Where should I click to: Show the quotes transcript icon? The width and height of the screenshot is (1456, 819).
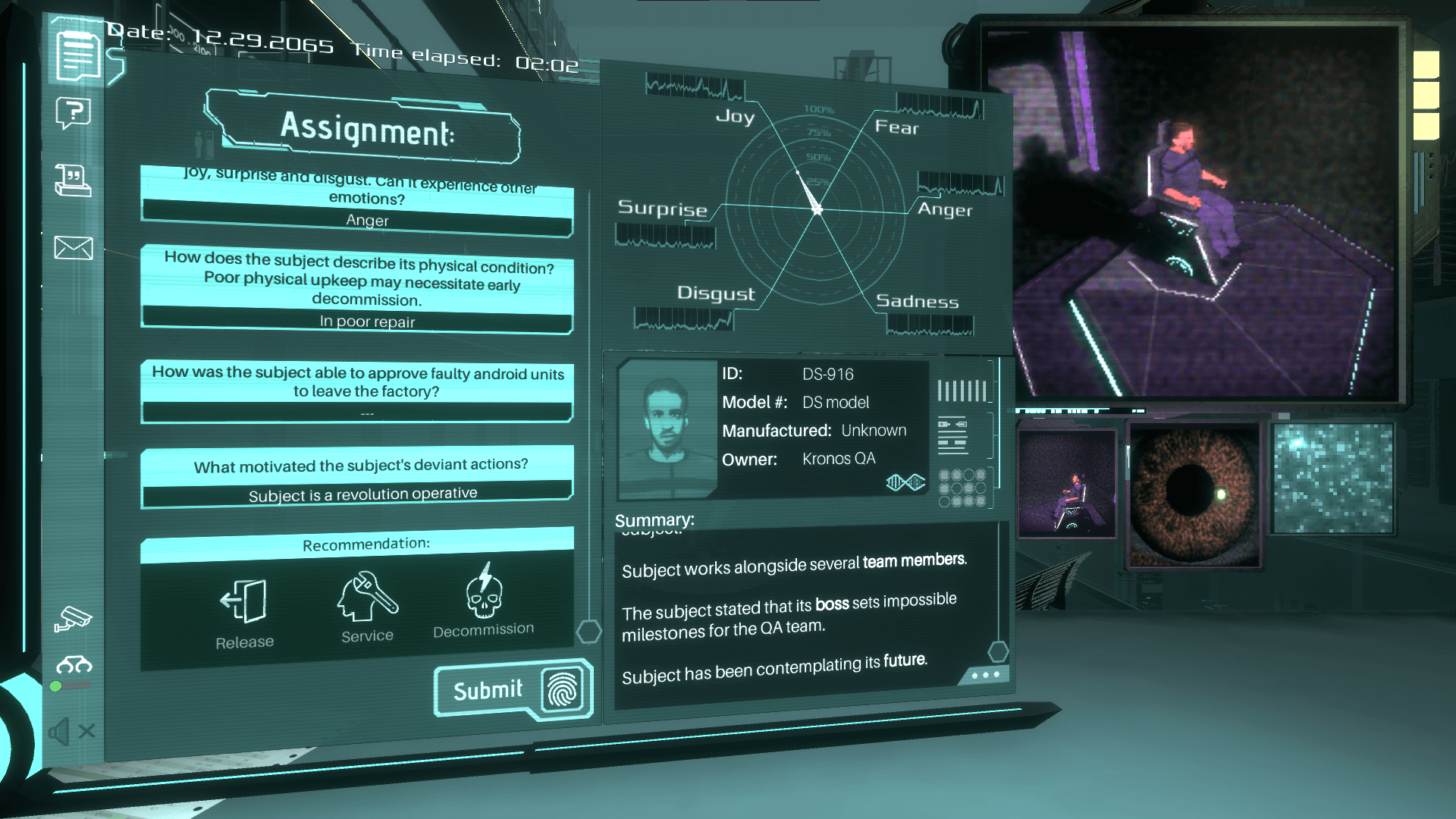[x=74, y=180]
